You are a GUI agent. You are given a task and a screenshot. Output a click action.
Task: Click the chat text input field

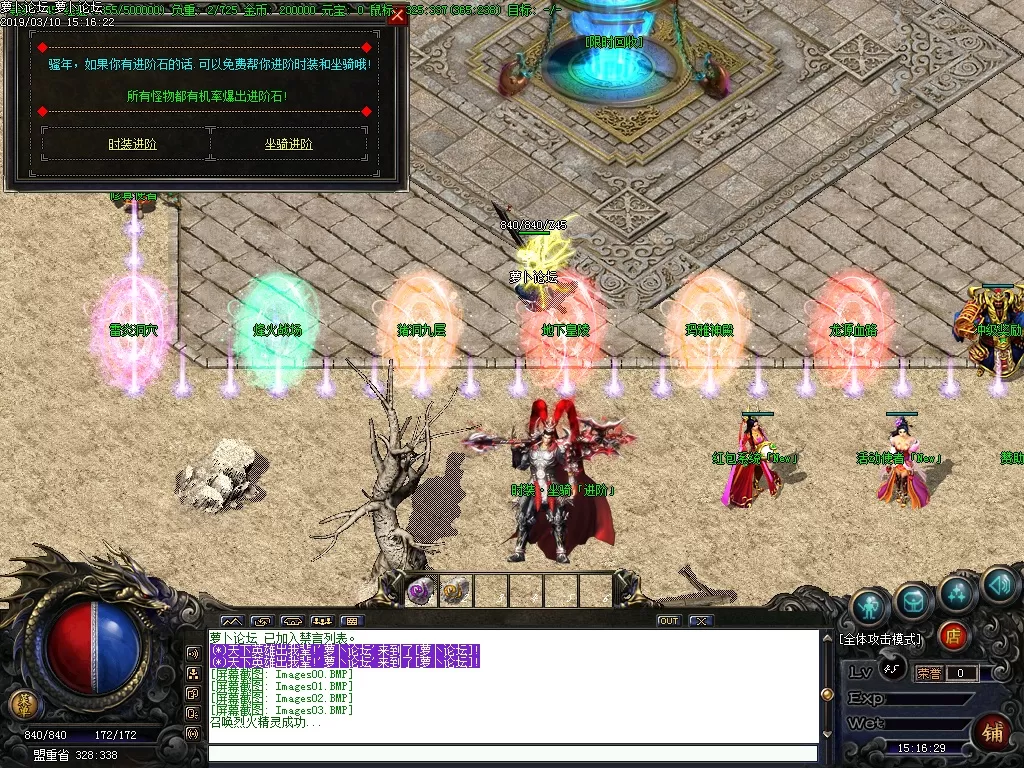[512, 753]
